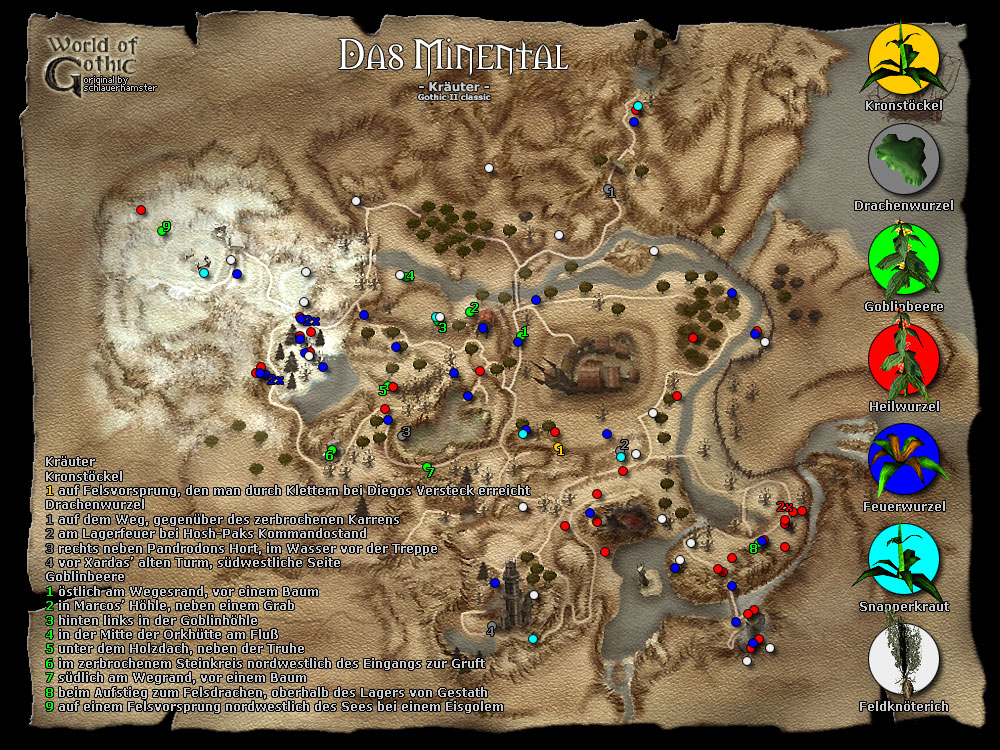This screenshot has height=750, width=1000.
Task: Click green Goblinbeere marker 4 by the river
Action: coord(409,276)
